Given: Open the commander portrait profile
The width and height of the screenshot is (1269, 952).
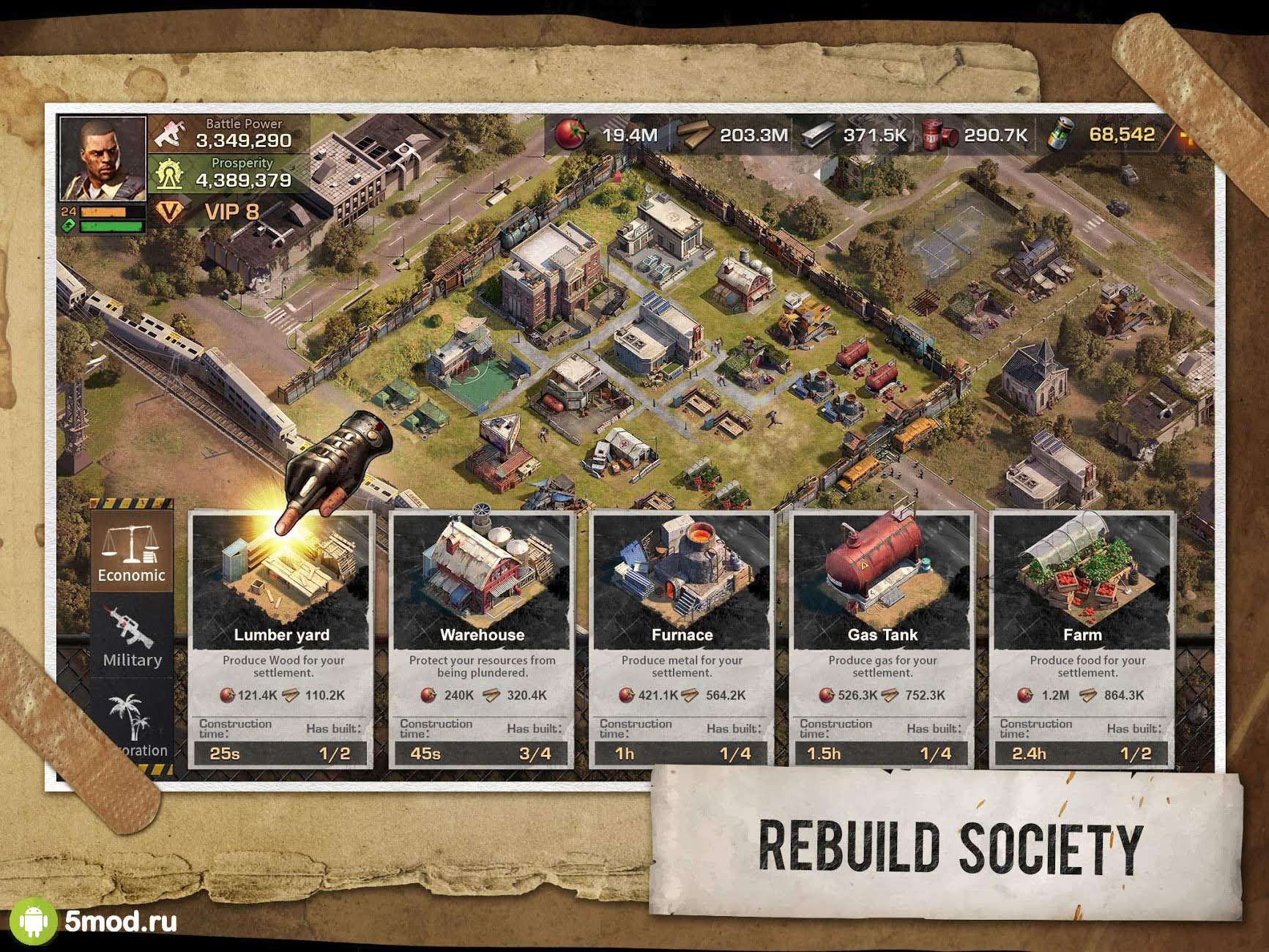Looking at the screenshot, I should [103, 159].
